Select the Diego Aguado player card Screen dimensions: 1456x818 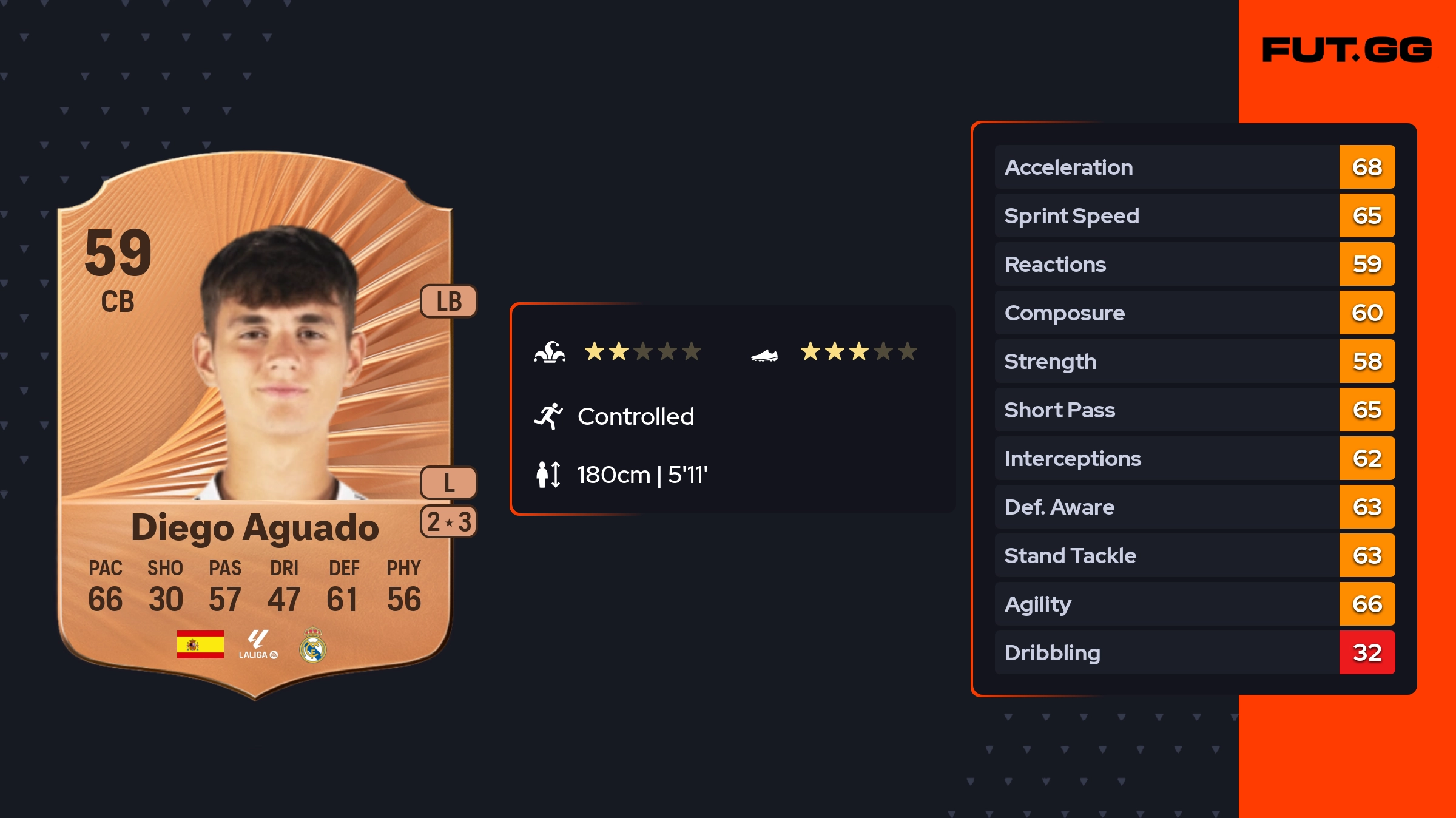pyautogui.click(x=255, y=425)
